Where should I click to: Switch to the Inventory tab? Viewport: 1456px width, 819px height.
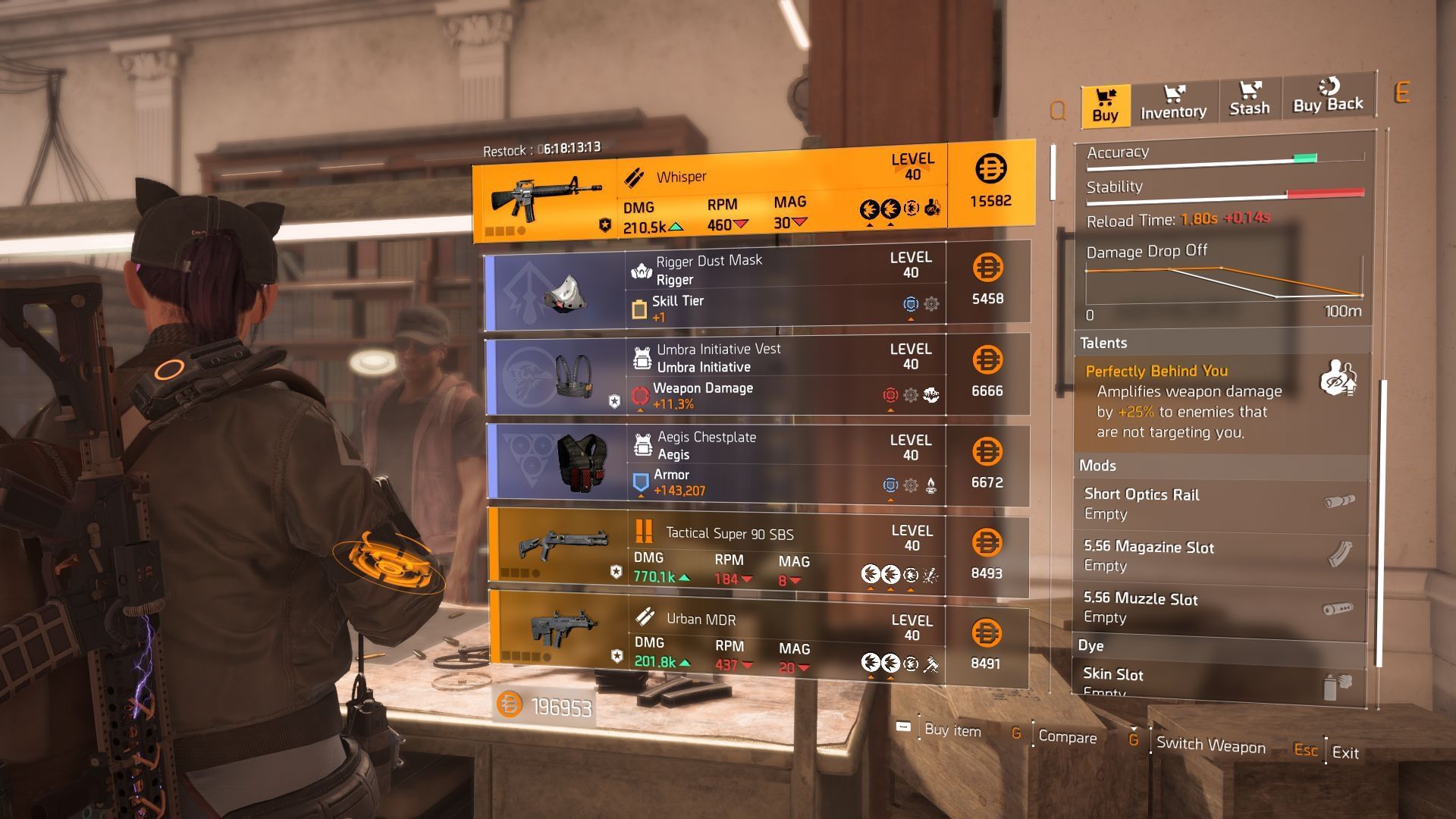(1173, 102)
